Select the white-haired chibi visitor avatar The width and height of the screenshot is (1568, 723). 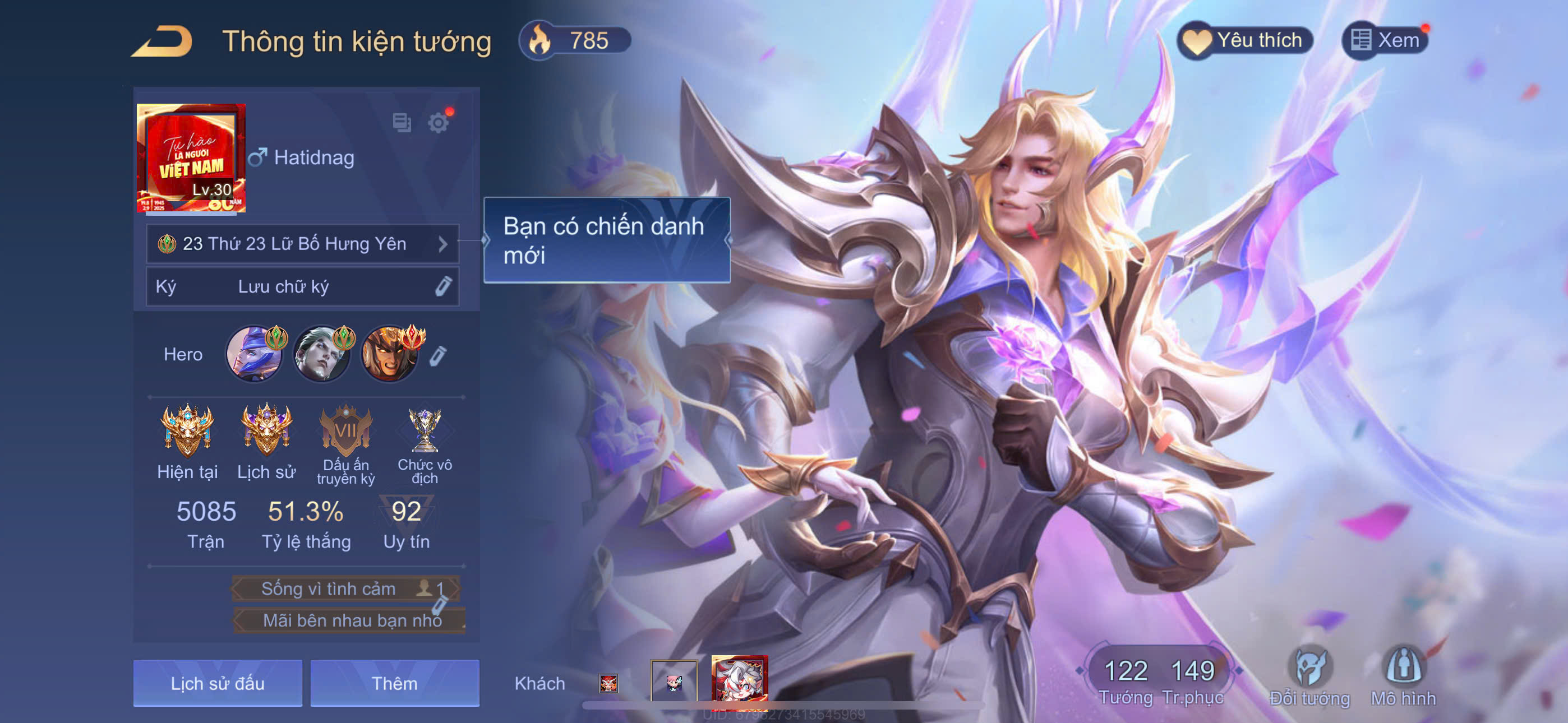[740, 682]
